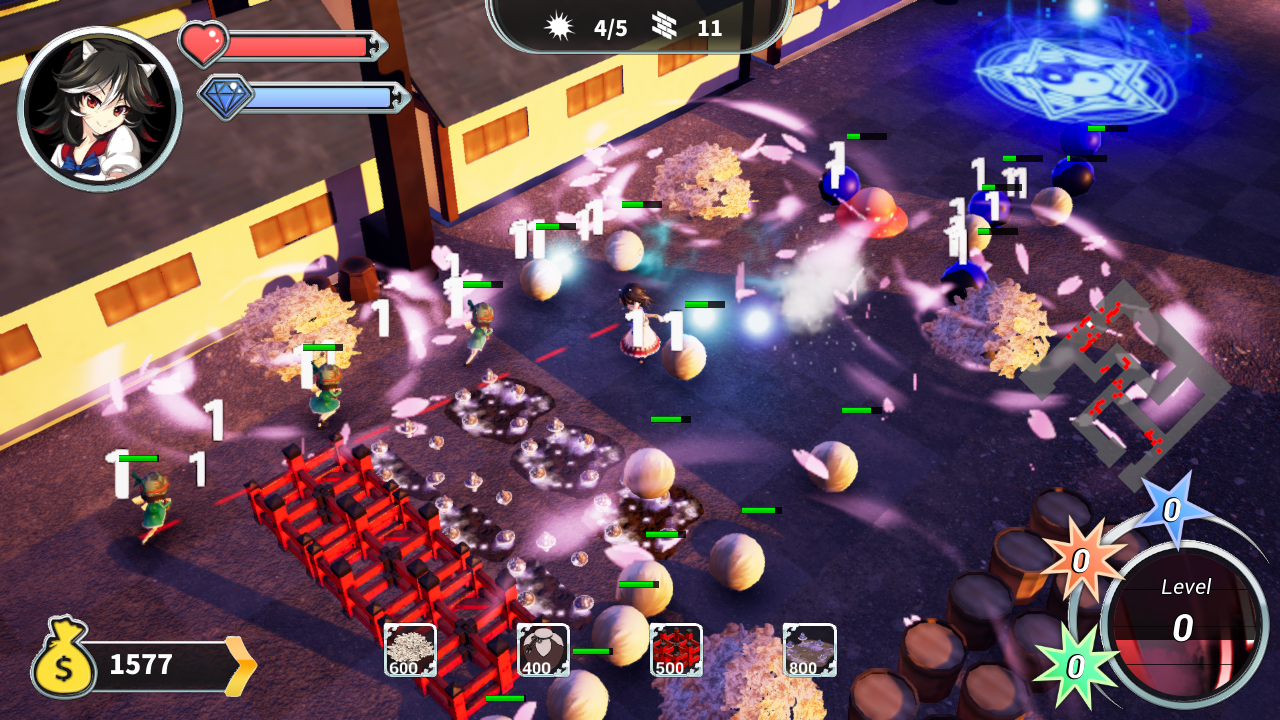Click the orange starburst skill point

[1081, 561]
